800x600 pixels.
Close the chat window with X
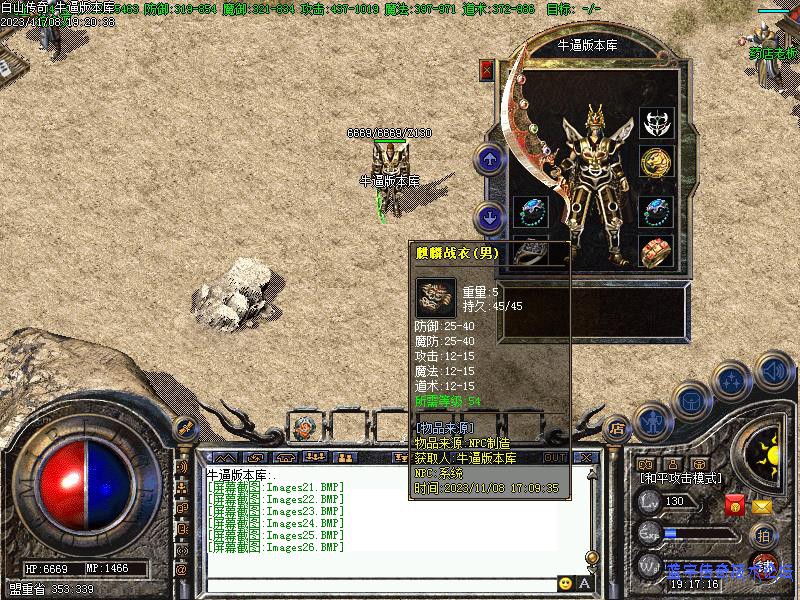click(x=586, y=458)
